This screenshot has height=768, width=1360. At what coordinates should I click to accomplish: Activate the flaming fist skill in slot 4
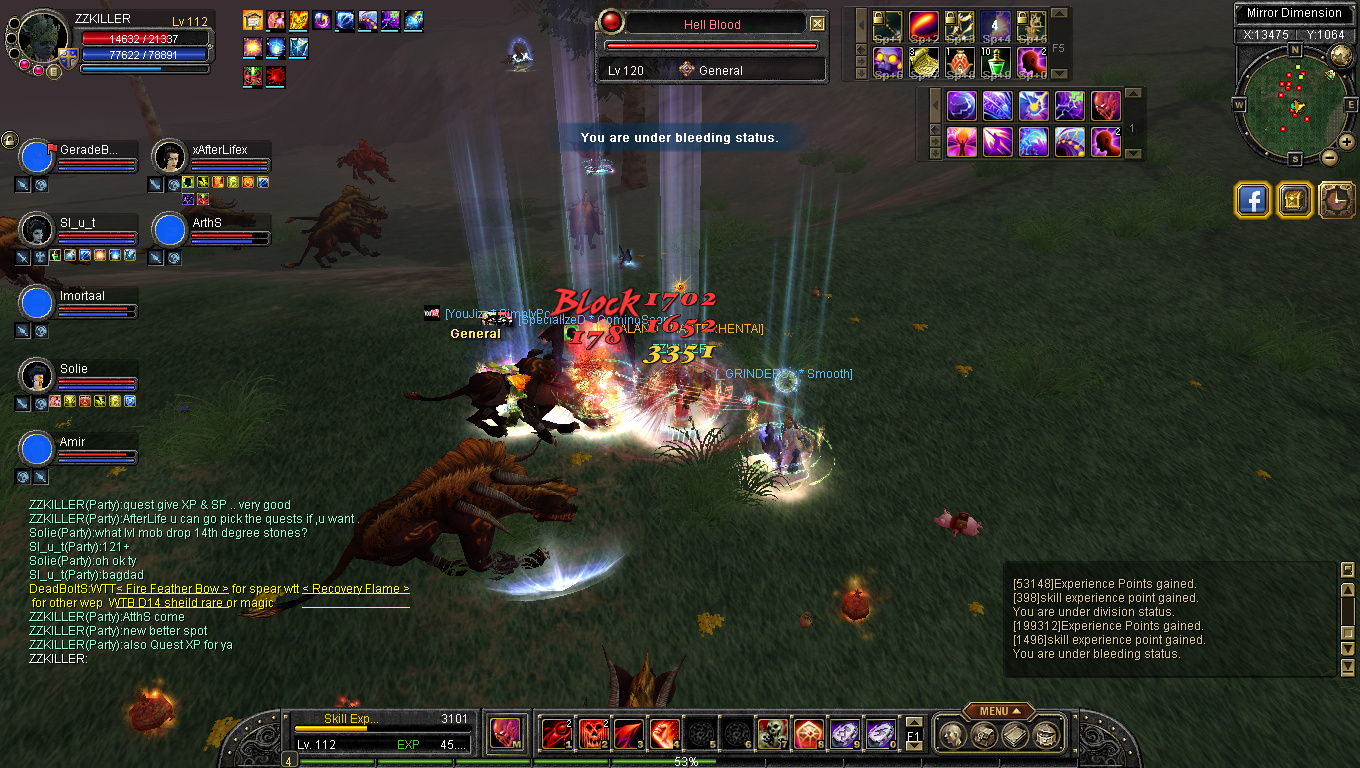click(x=665, y=735)
